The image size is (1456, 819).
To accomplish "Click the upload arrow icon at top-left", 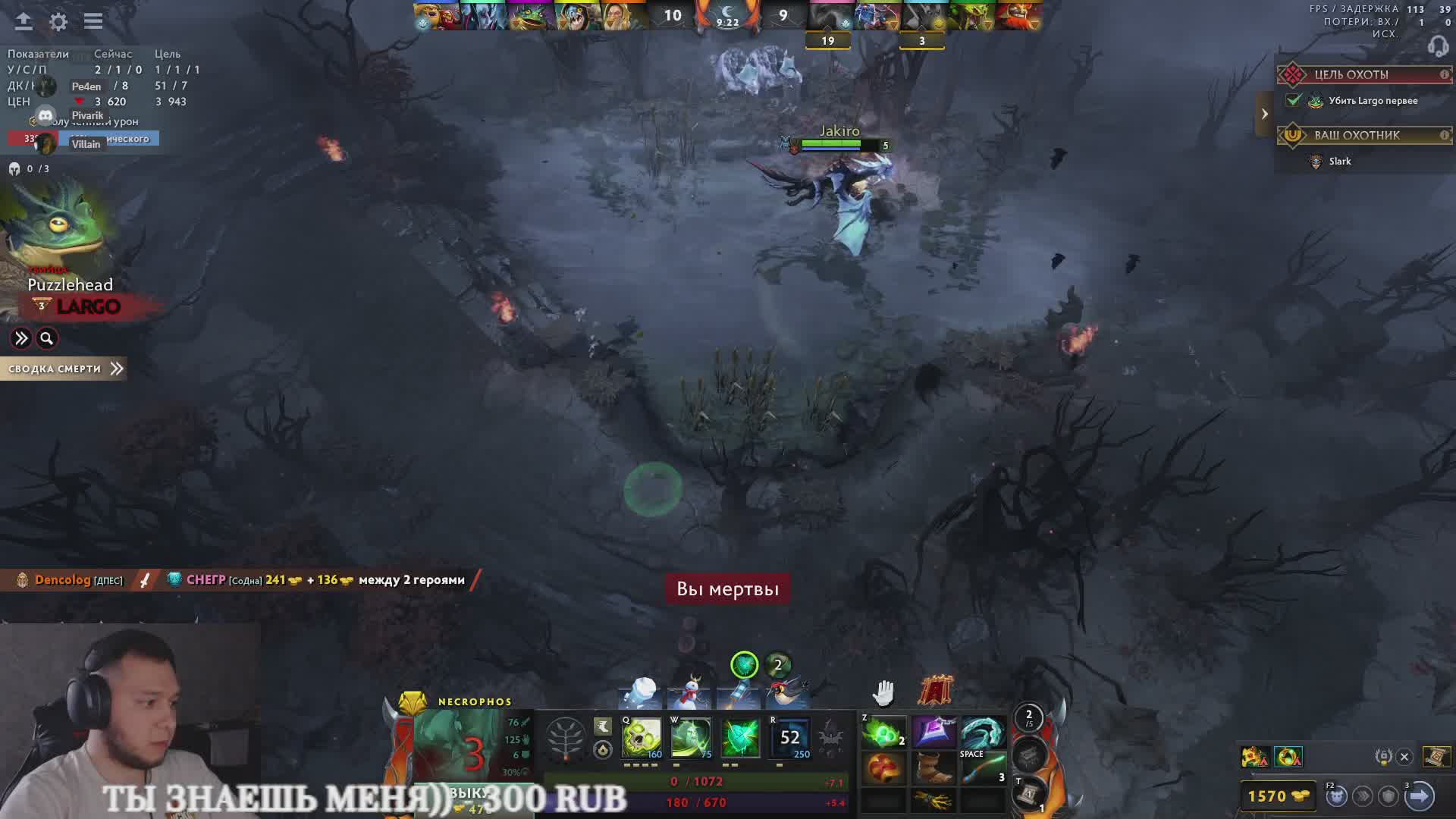I will click(24, 22).
